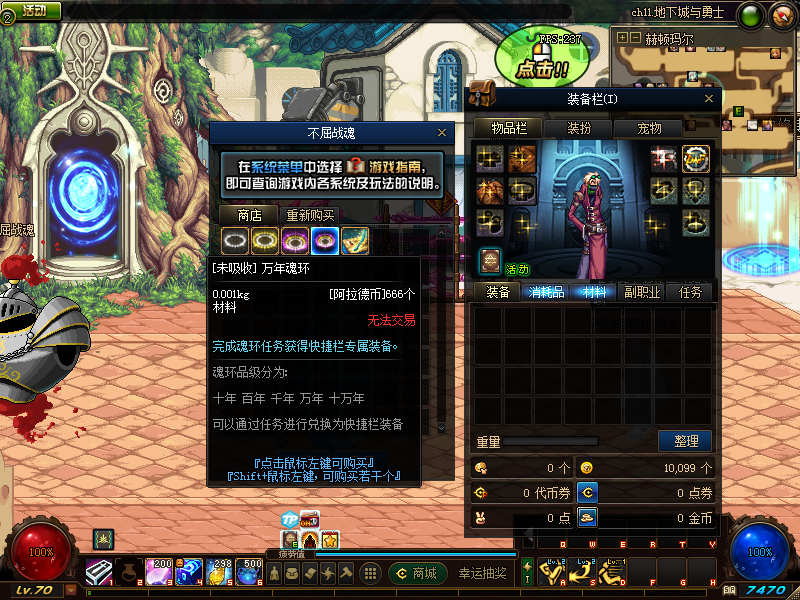
Task: Open the 重新购买 buyback tab
Action: pos(310,215)
